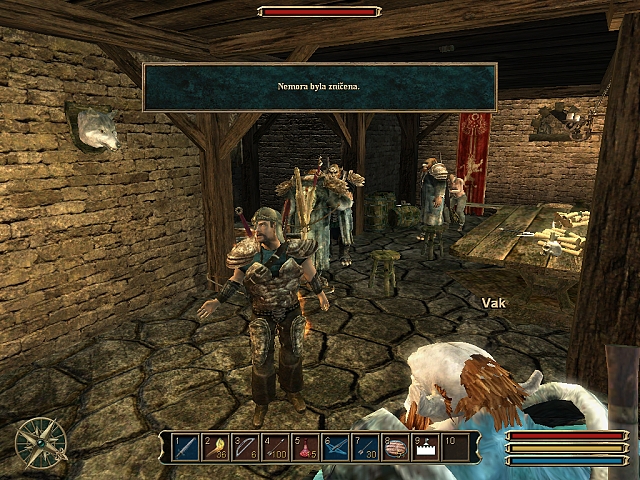Select the sword in hotbar slot 1

[x=186, y=447]
